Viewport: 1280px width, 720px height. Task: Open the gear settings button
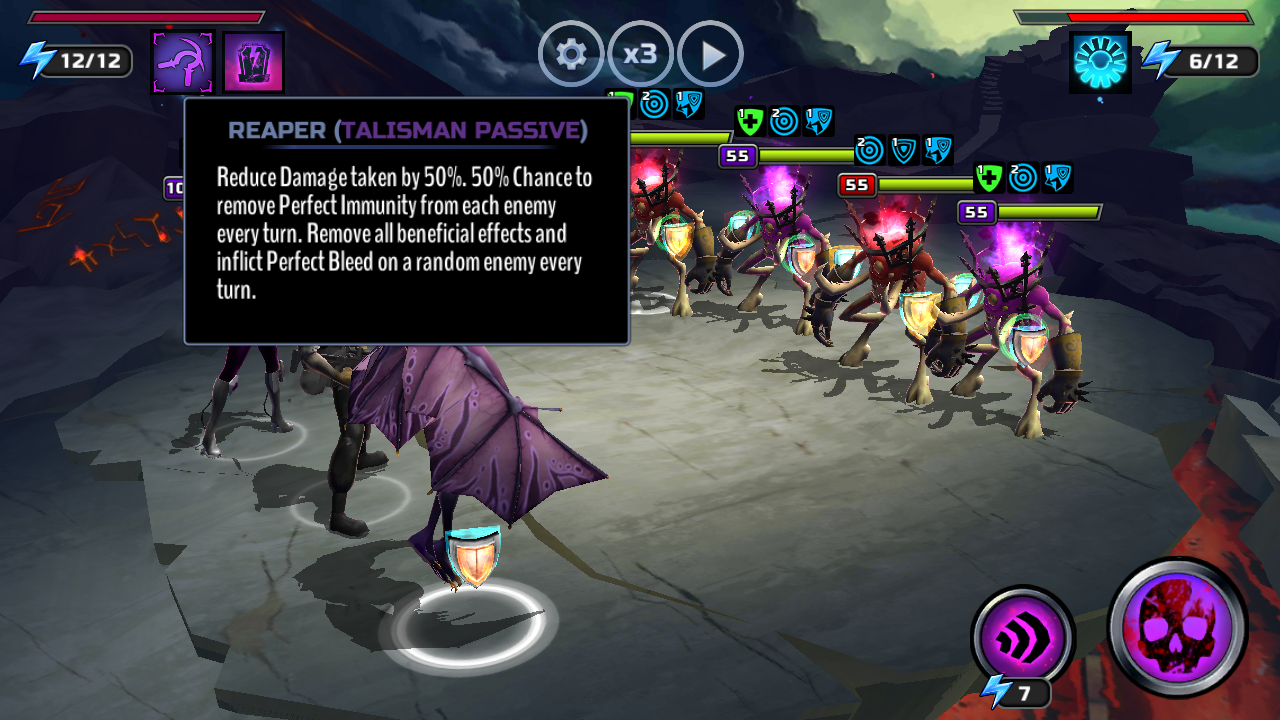571,54
